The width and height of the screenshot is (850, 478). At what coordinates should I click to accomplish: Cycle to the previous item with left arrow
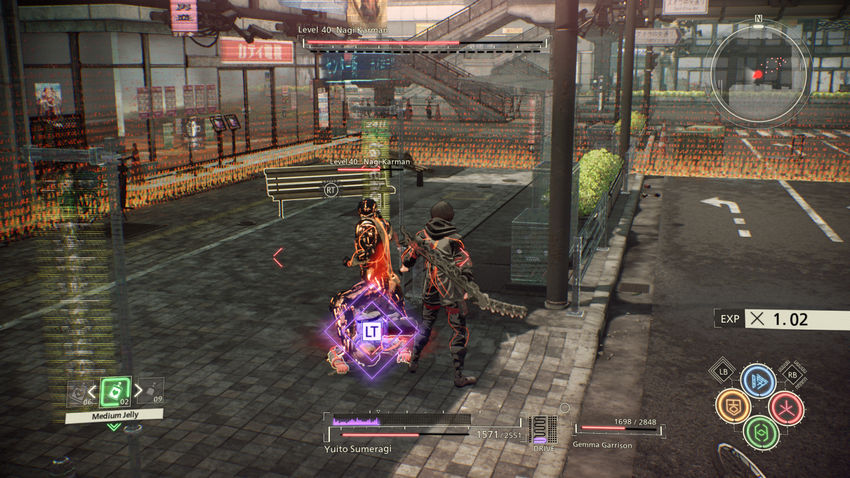click(94, 391)
